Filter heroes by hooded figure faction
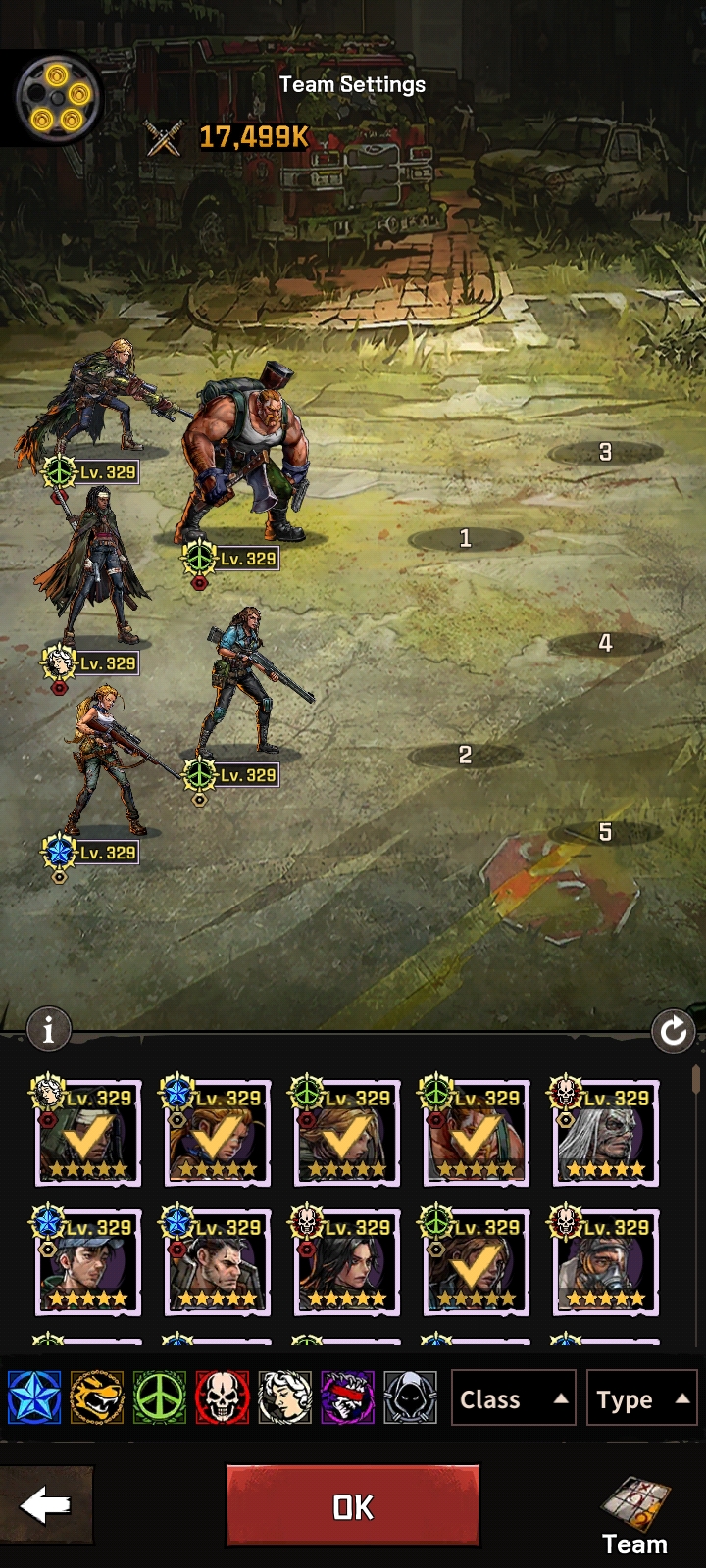706x1568 pixels. (x=411, y=1397)
